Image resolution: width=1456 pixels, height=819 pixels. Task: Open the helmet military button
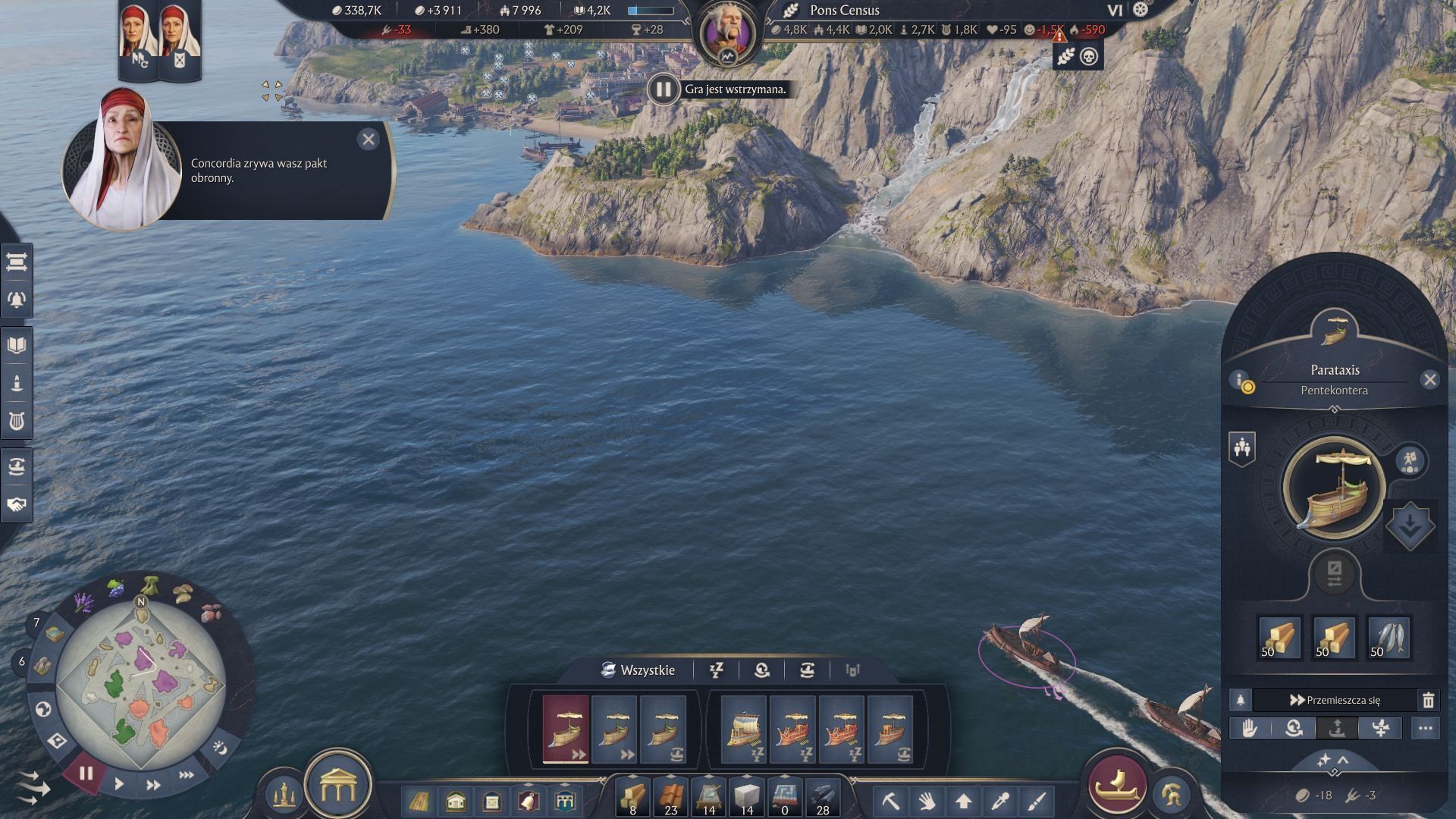[x=1171, y=794]
